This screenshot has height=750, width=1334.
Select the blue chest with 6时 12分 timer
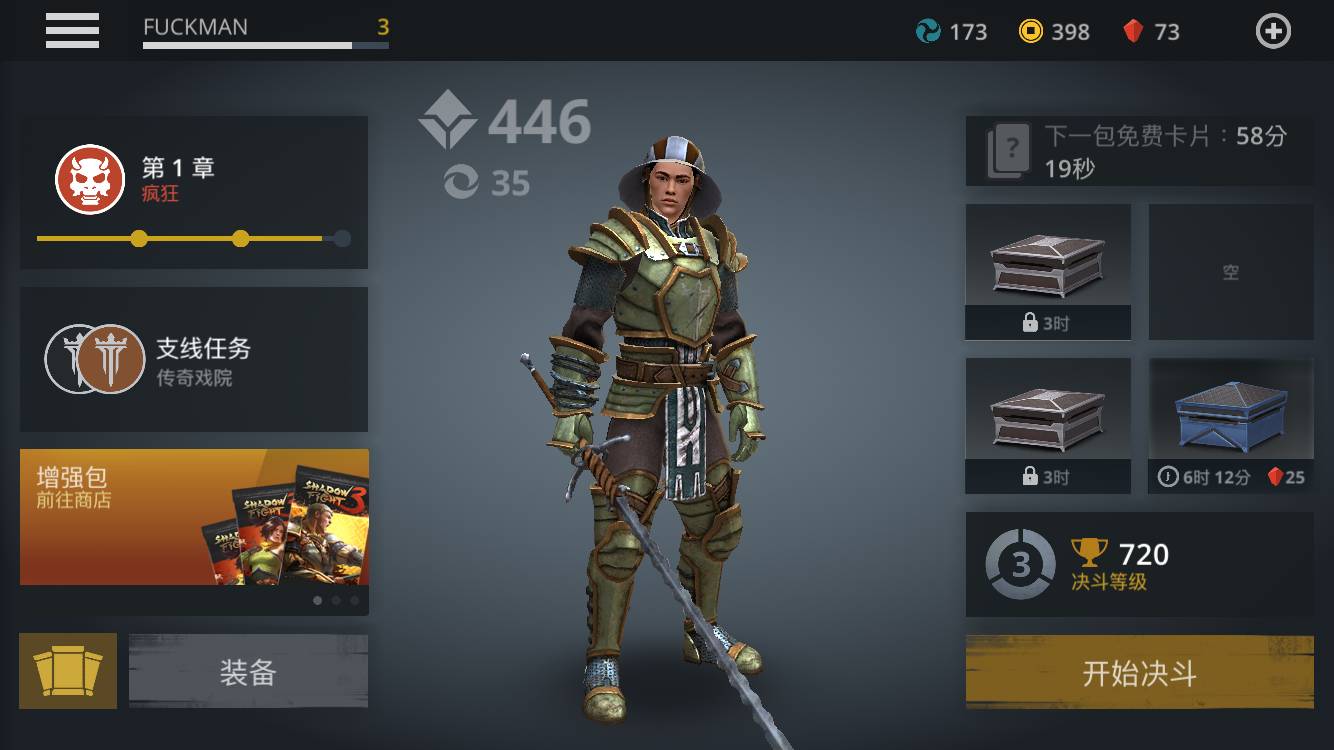[1231, 426]
